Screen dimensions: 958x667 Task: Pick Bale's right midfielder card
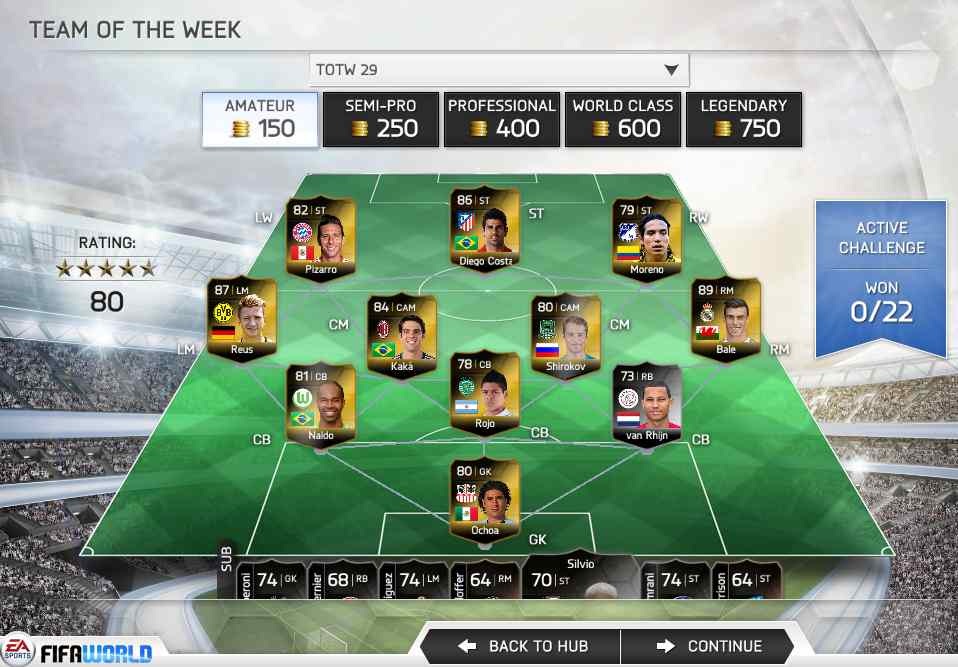click(726, 318)
